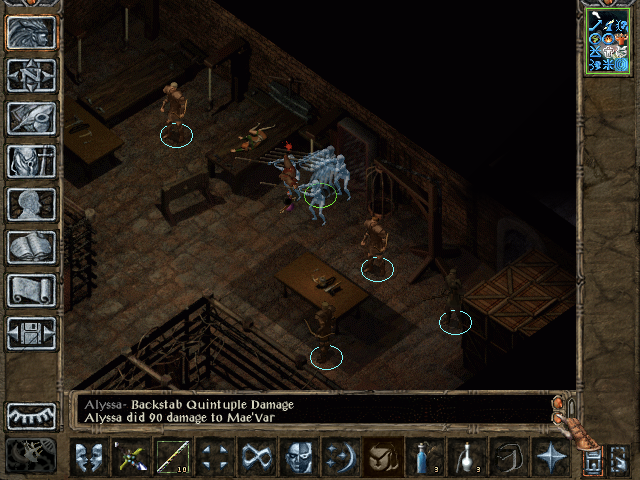
Task: Click the stone face button atop the sidebar
Action: coord(31,31)
